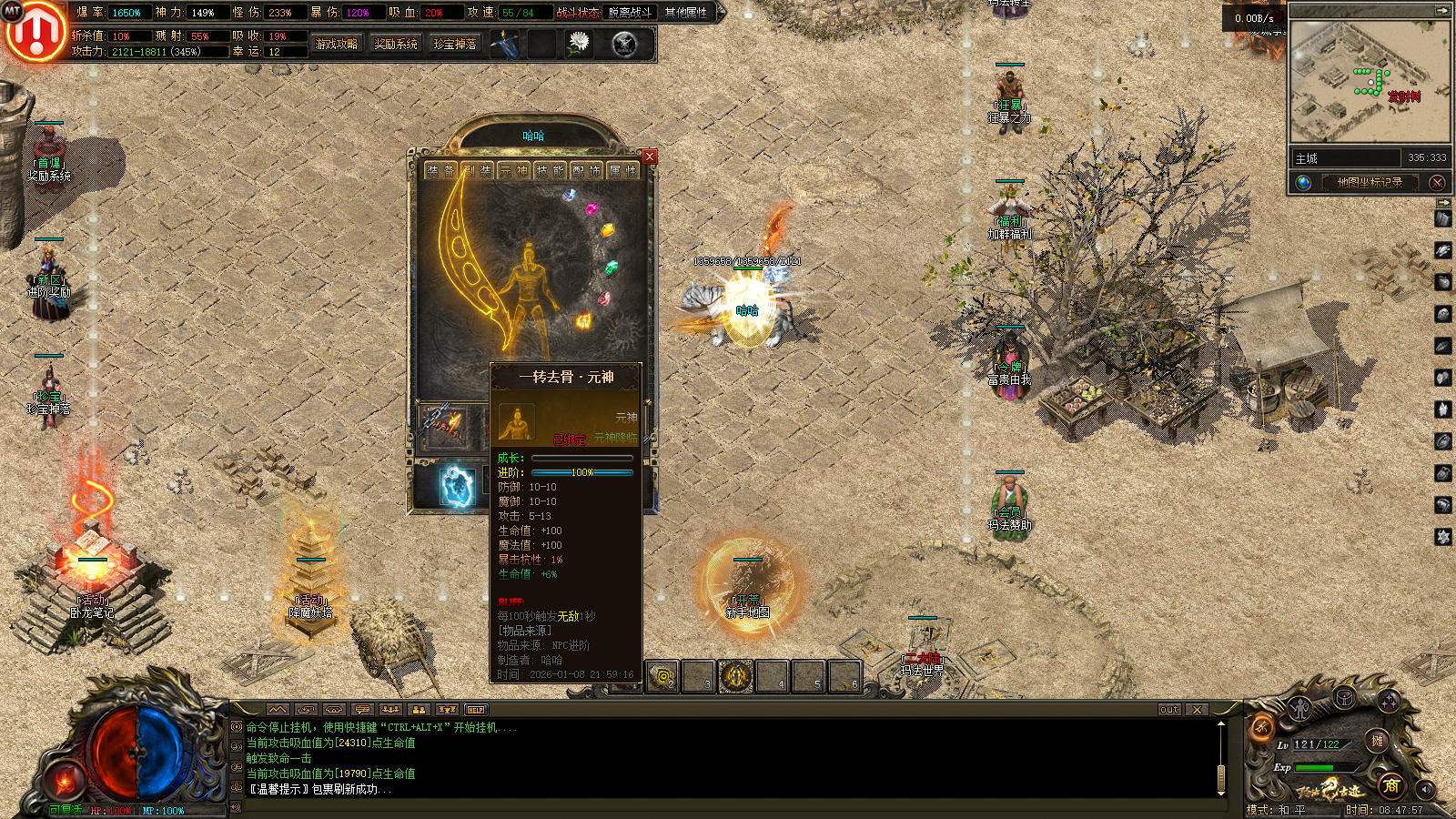Viewport: 1456px width, 819px height.
Task: Click the white flower icon
Action: (x=578, y=43)
